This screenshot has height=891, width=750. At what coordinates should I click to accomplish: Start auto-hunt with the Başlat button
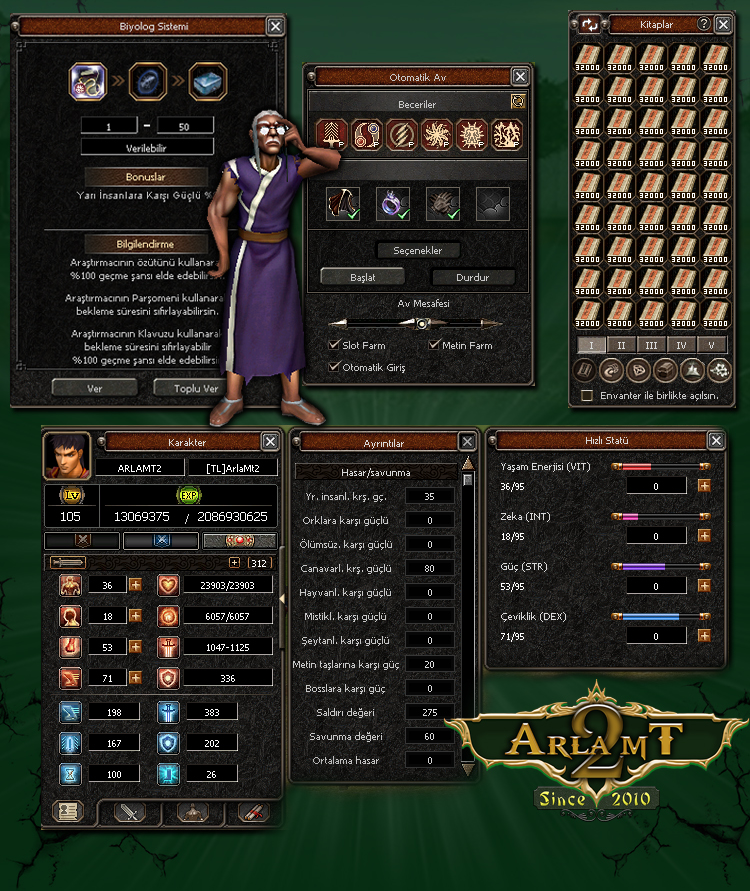pyautogui.click(x=362, y=277)
